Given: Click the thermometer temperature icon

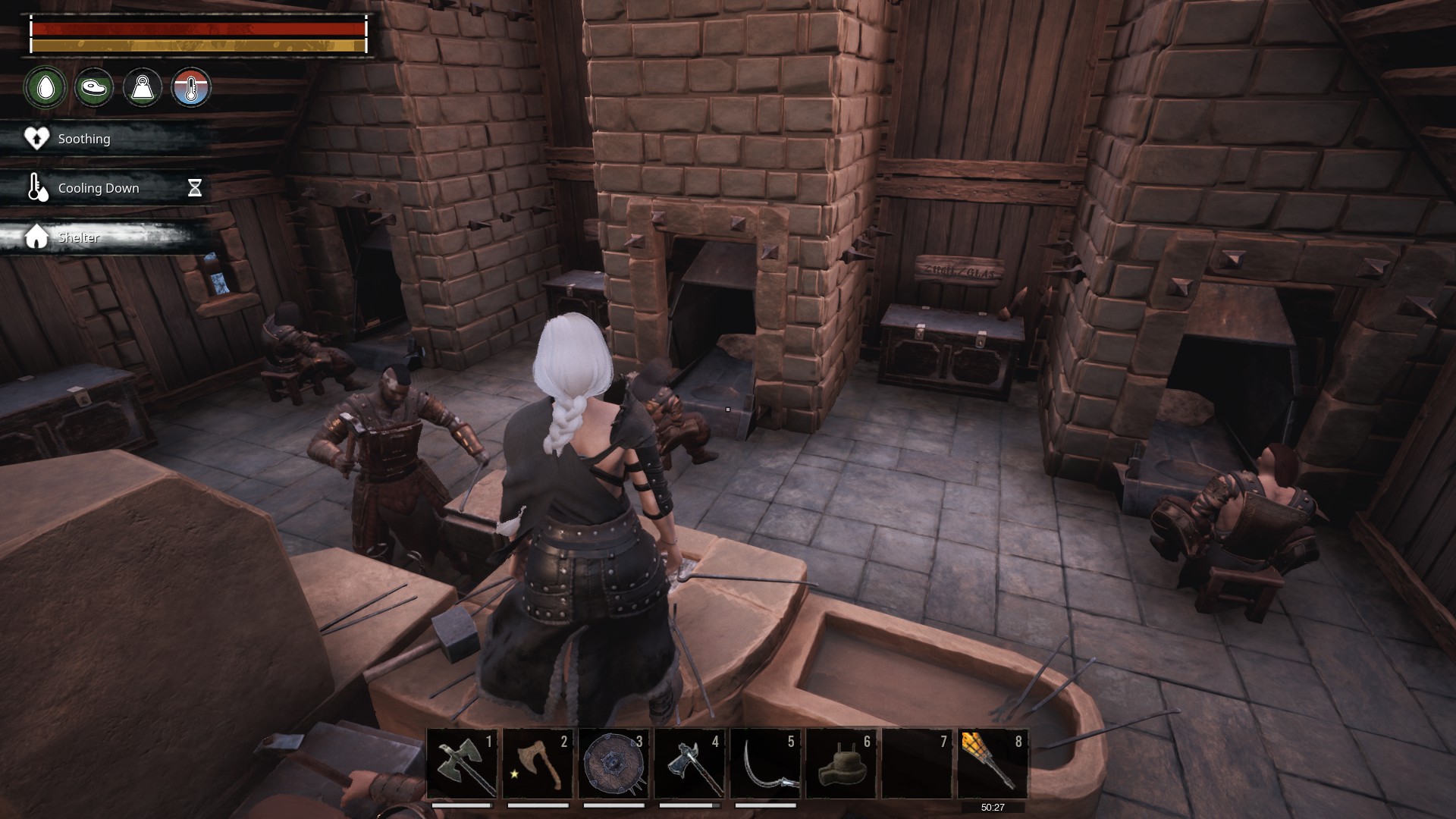Looking at the screenshot, I should pyautogui.click(x=191, y=87).
